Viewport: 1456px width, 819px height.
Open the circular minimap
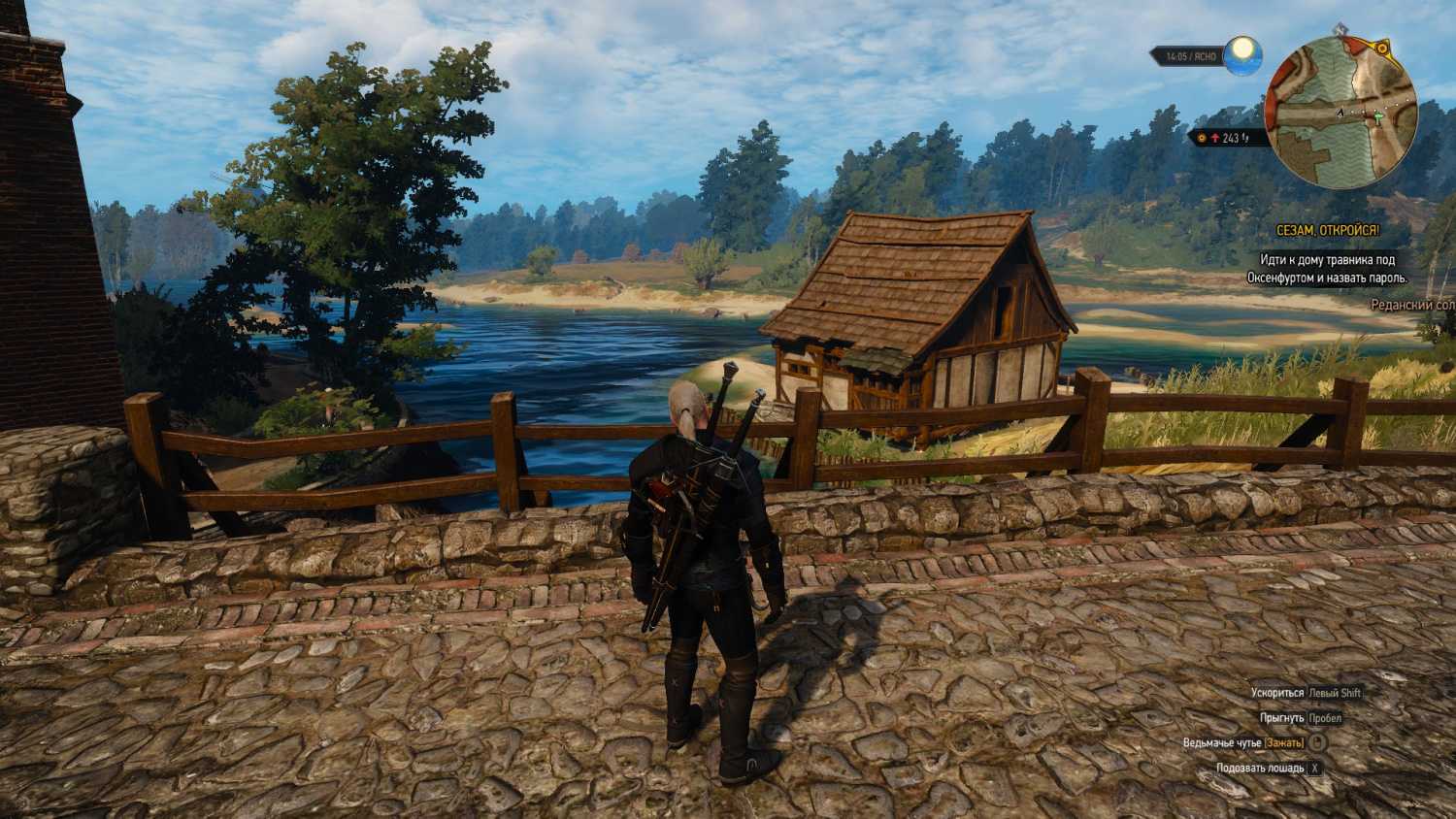[x=1341, y=113]
